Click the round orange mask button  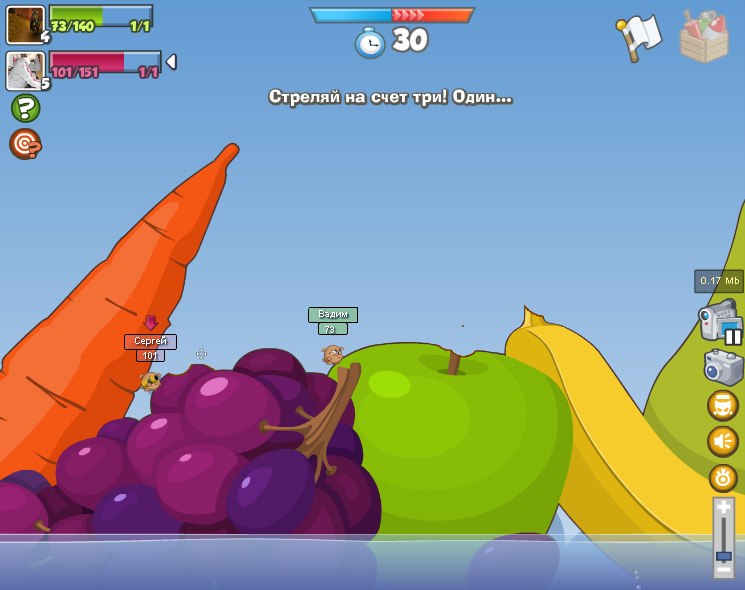tap(723, 405)
